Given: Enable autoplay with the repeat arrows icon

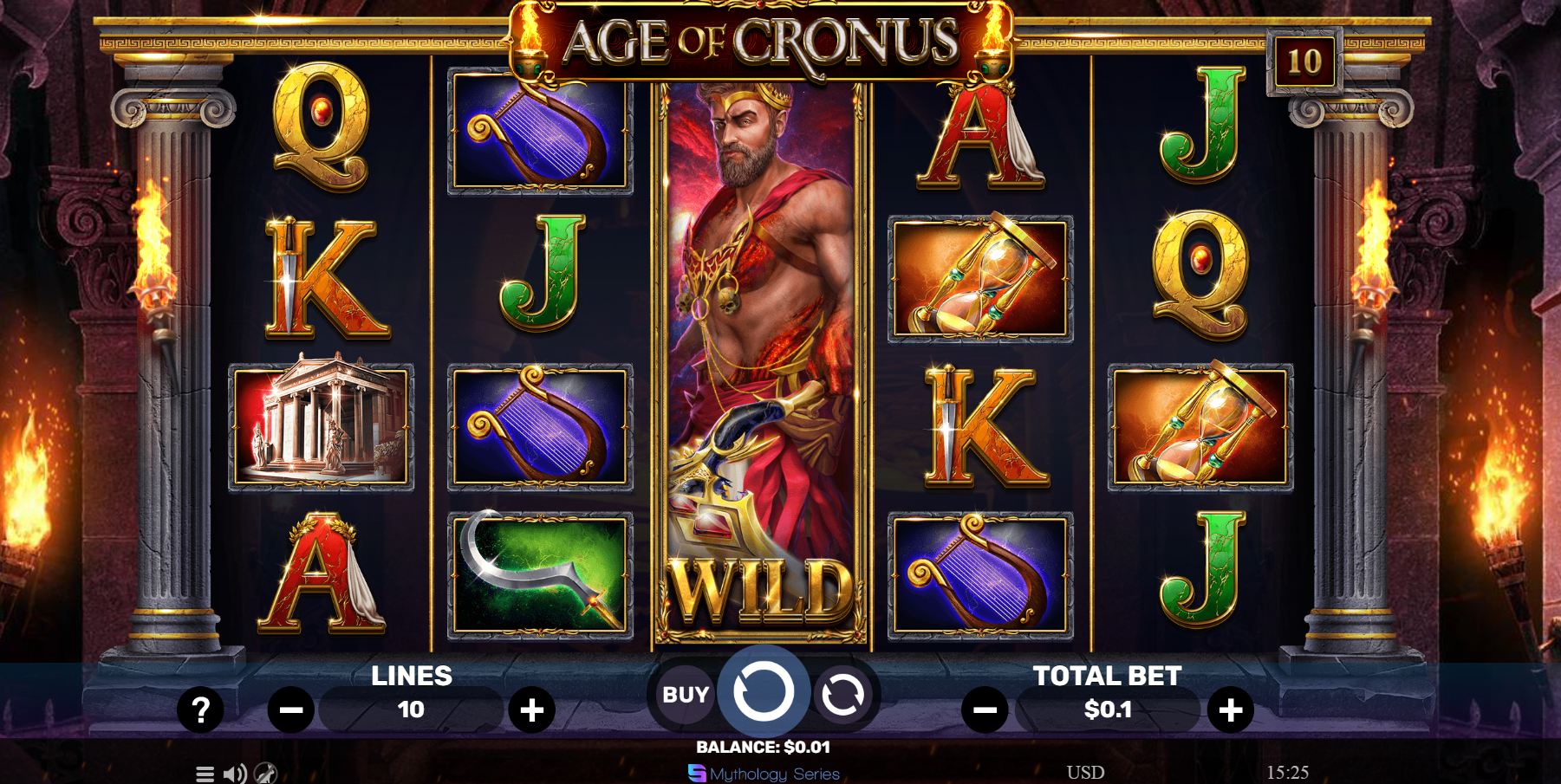Looking at the screenshot, I should tap(844, 692).
